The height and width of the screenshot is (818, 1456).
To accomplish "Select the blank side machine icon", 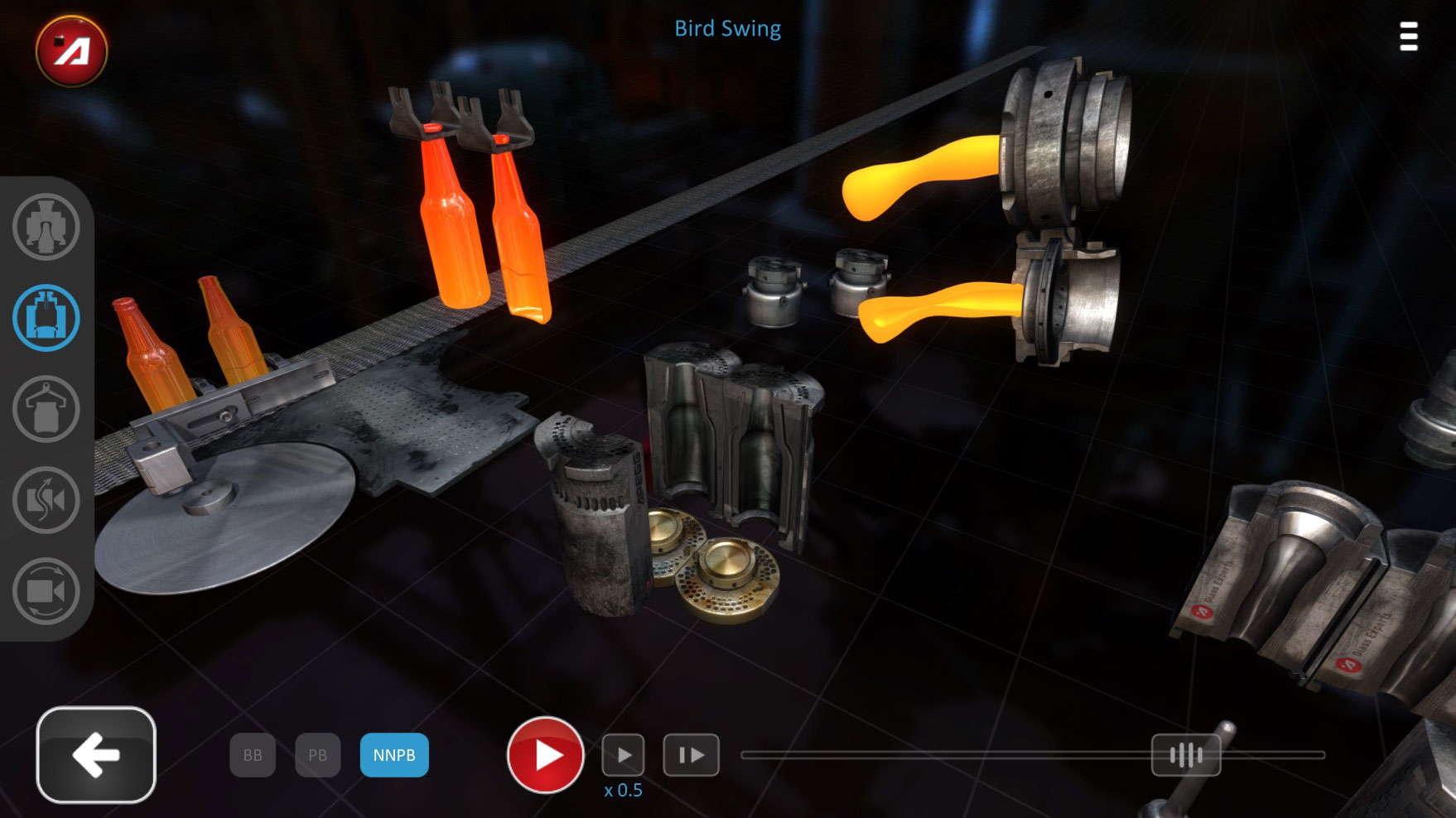I will 46,228.
